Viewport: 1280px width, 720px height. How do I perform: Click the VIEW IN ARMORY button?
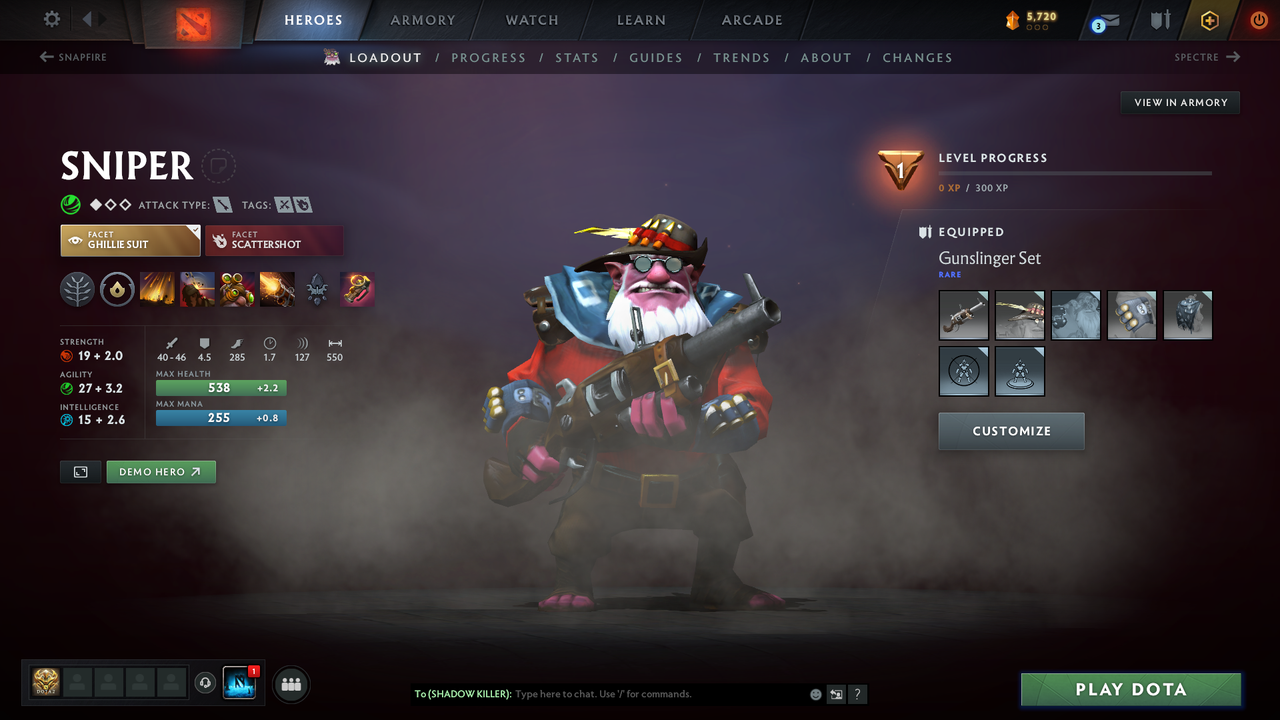pyautogui.click(x=1179, y=102)
